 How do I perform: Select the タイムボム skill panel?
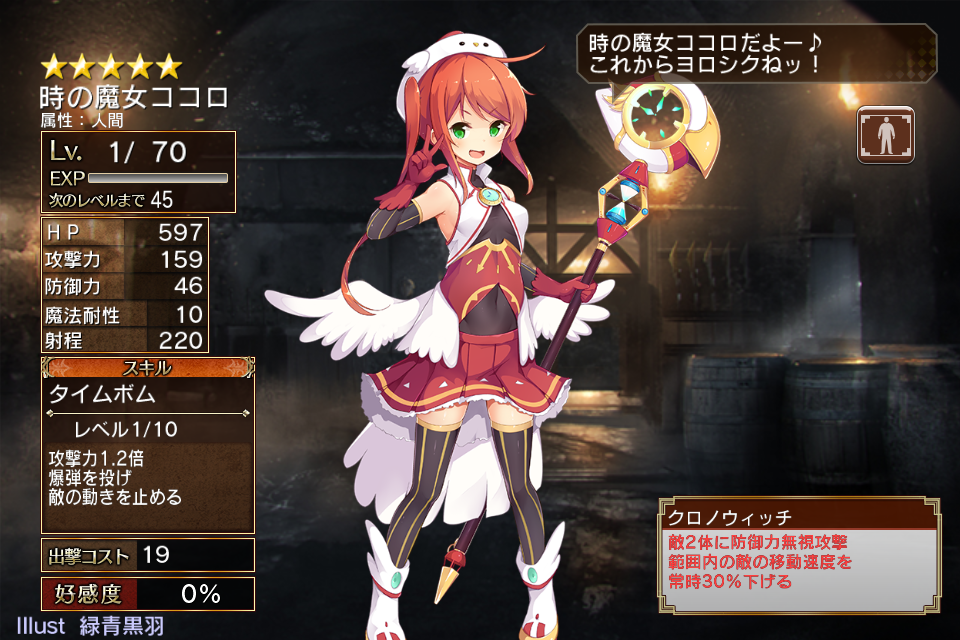(147, 447)
